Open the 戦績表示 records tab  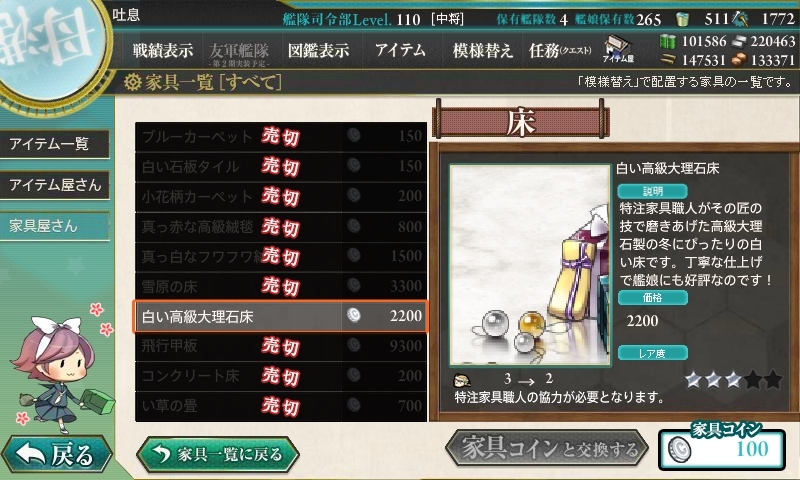[163, 50]
